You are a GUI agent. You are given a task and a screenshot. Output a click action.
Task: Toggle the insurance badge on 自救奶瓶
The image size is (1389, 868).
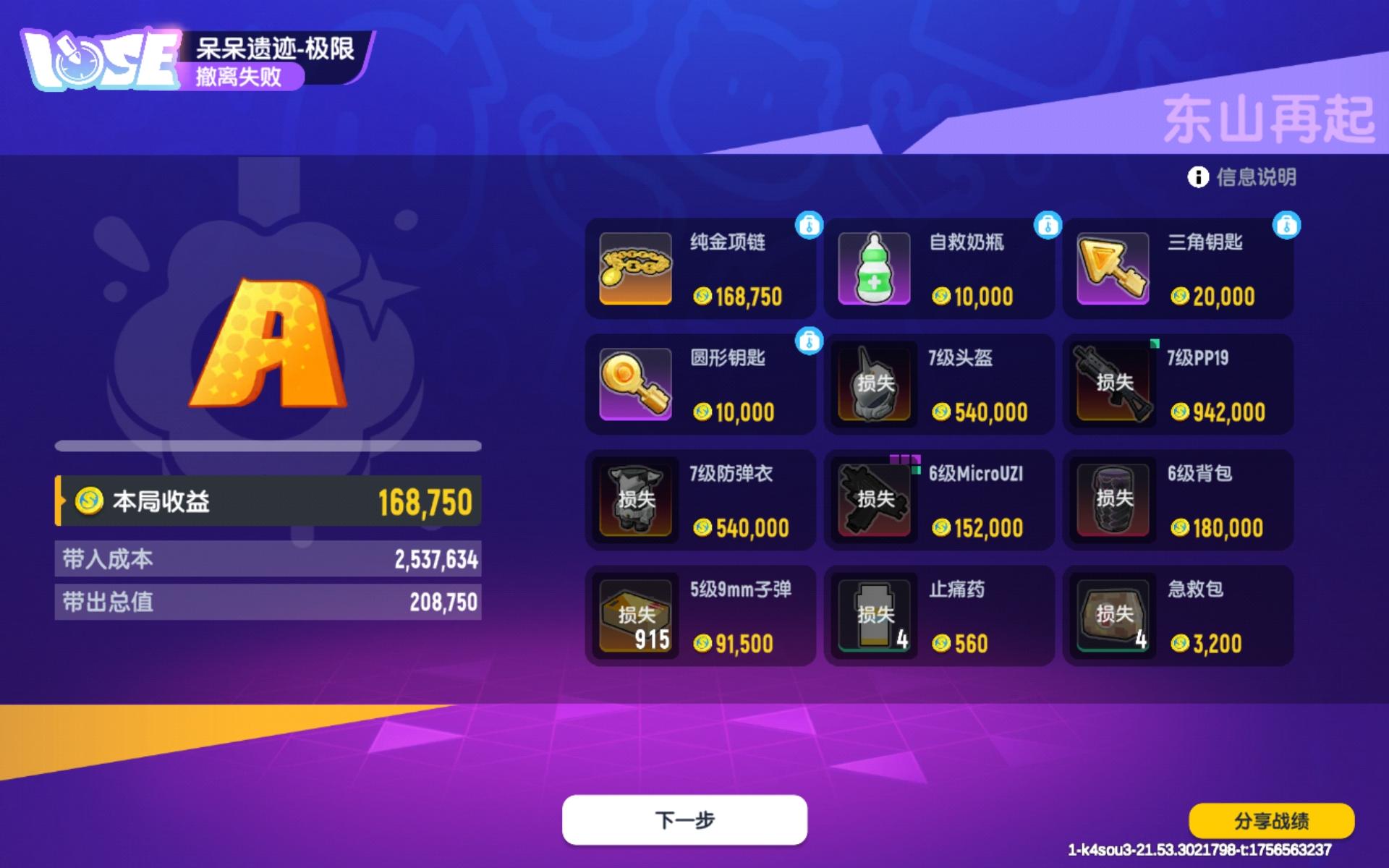click(x=1048, y=226)
